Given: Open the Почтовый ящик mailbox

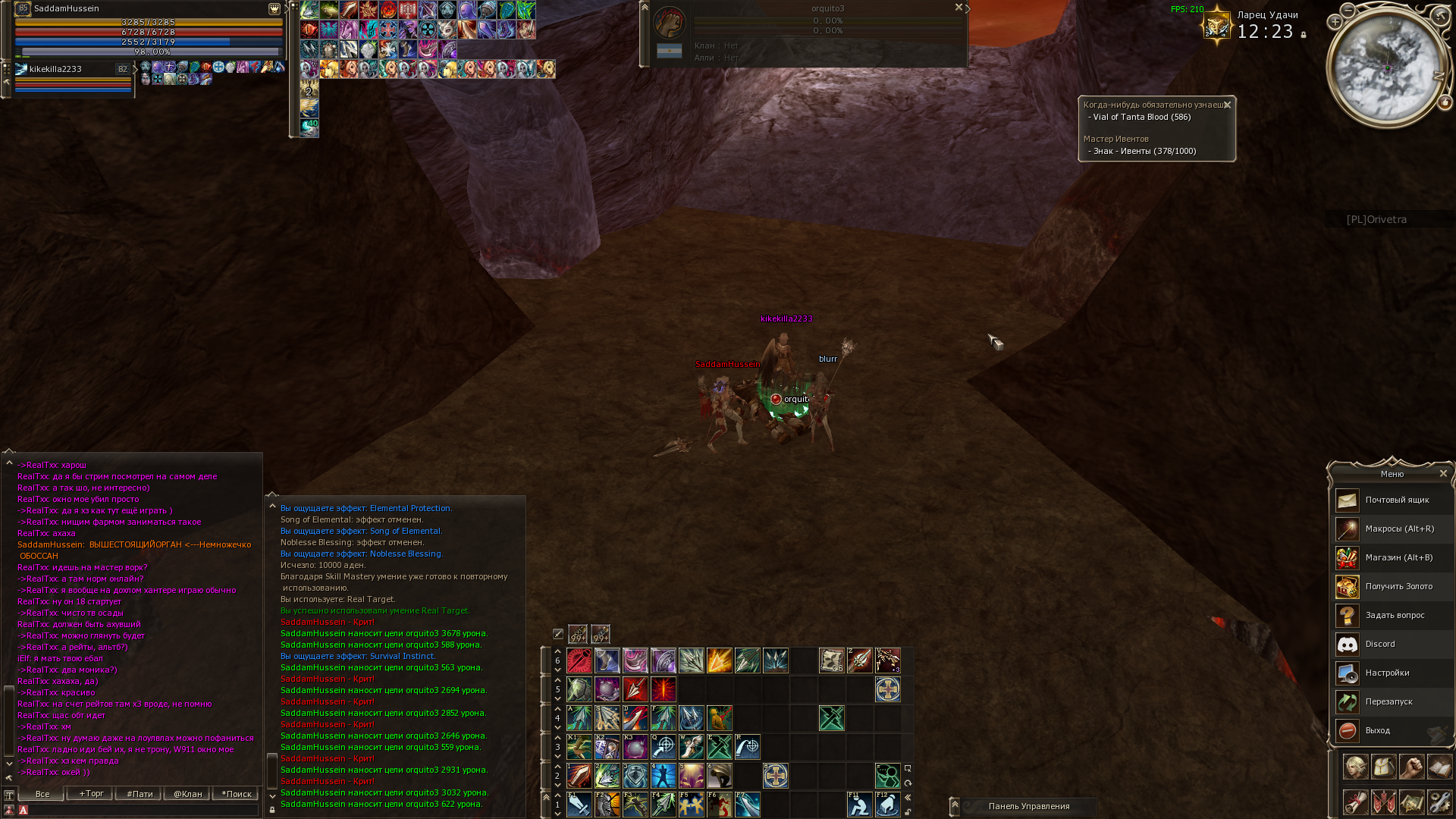Looking at the screenshot, I should pyautogui.click(x=1394, y=500).
